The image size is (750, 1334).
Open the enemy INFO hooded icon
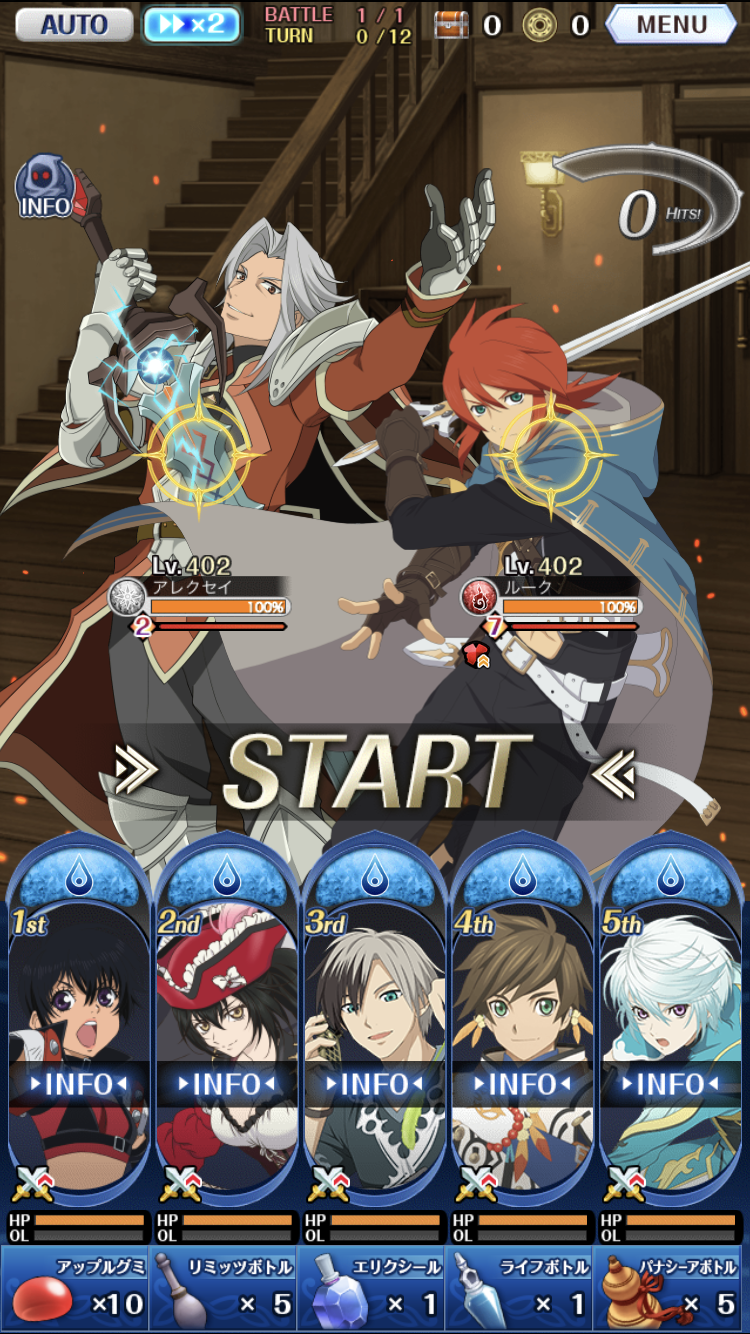pos(45,188)
